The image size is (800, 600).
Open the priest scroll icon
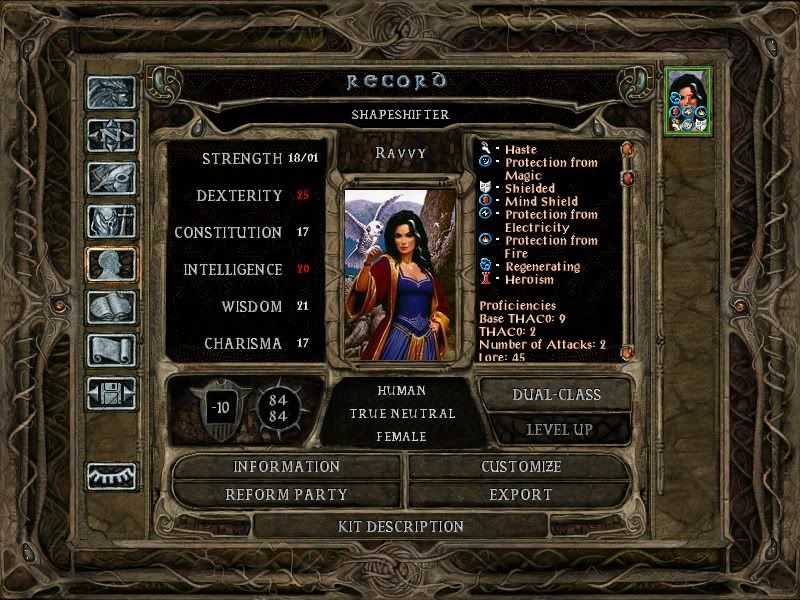[x=111, y=351]
